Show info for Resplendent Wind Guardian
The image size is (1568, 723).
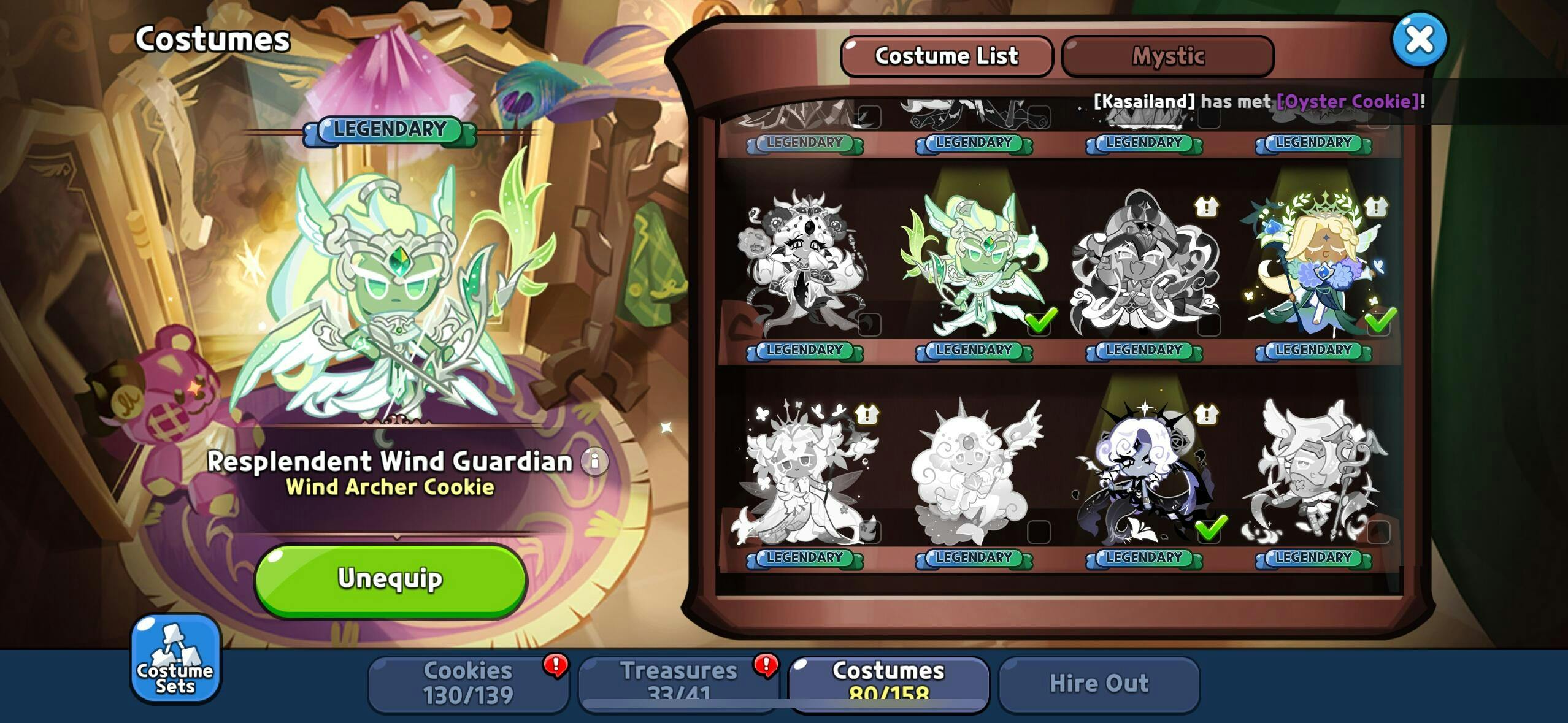pos(594,461)
